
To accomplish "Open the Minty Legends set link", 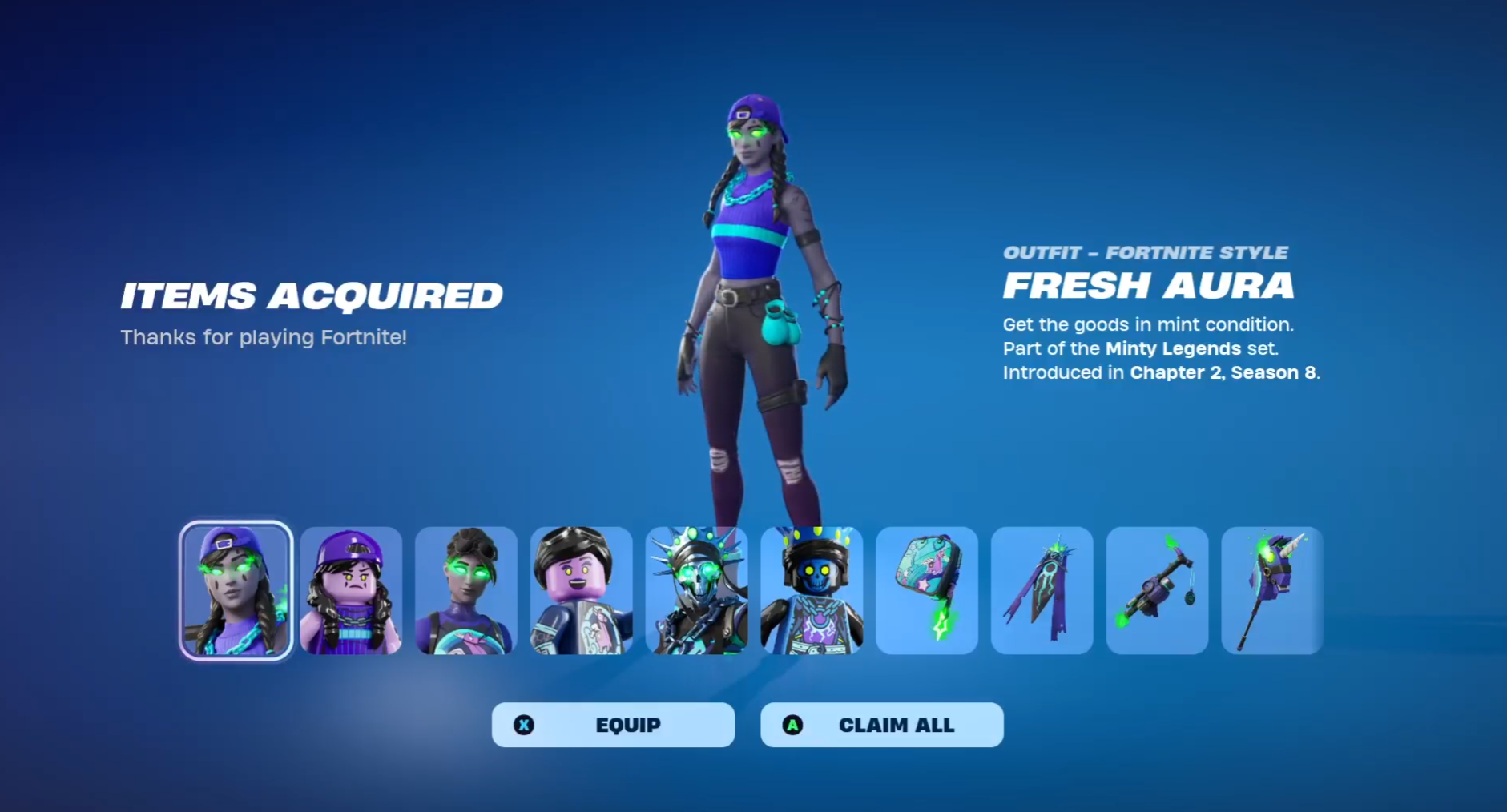I will point(1173,348).
